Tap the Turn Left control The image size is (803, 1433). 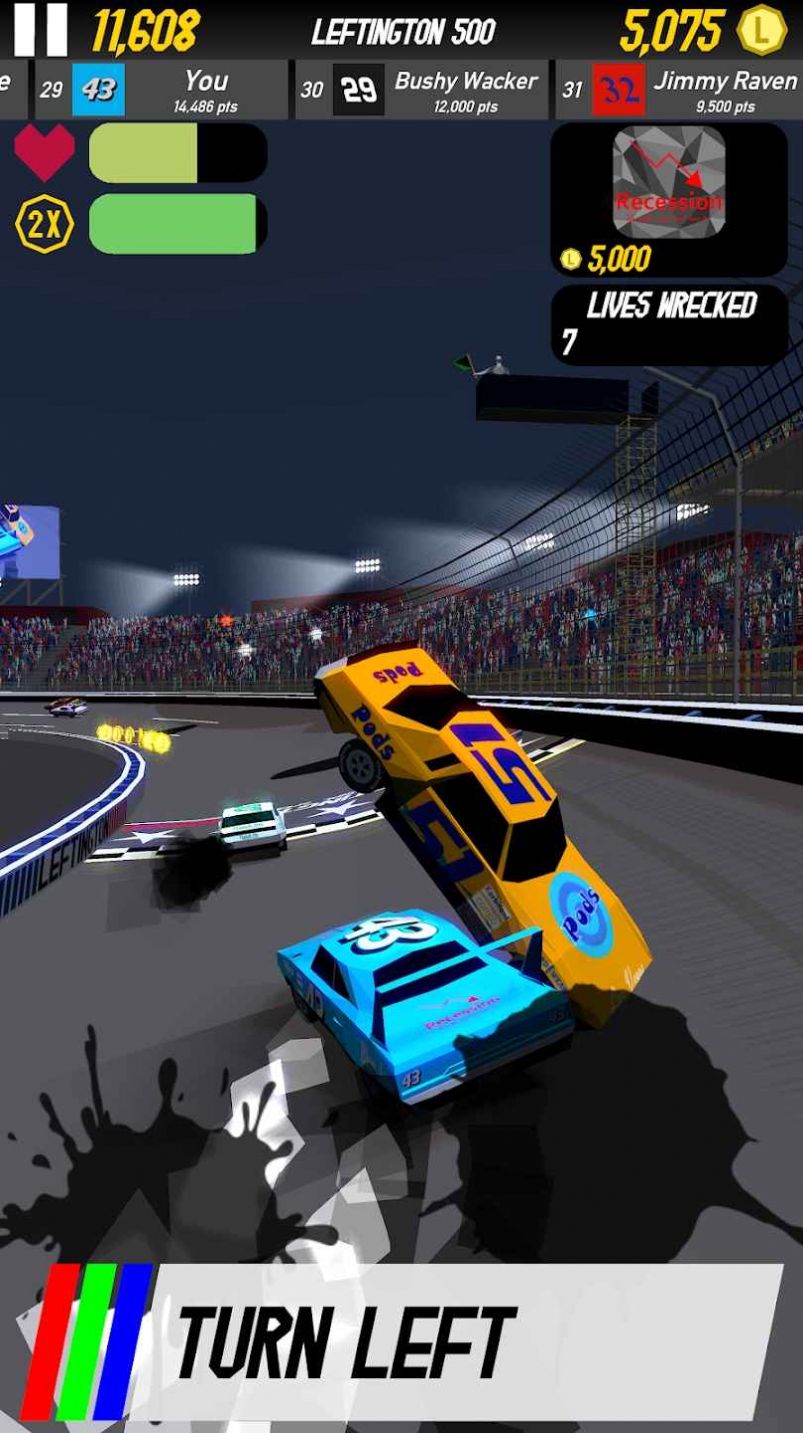click(400, 1341)
